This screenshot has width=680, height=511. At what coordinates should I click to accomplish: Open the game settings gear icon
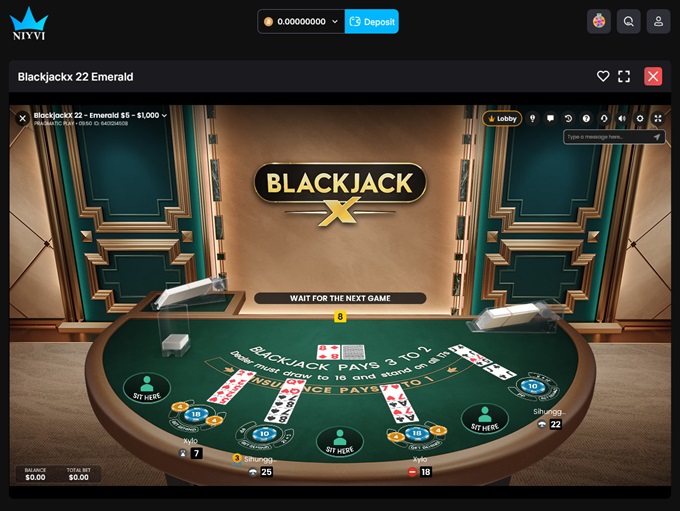tap(640, 118)
